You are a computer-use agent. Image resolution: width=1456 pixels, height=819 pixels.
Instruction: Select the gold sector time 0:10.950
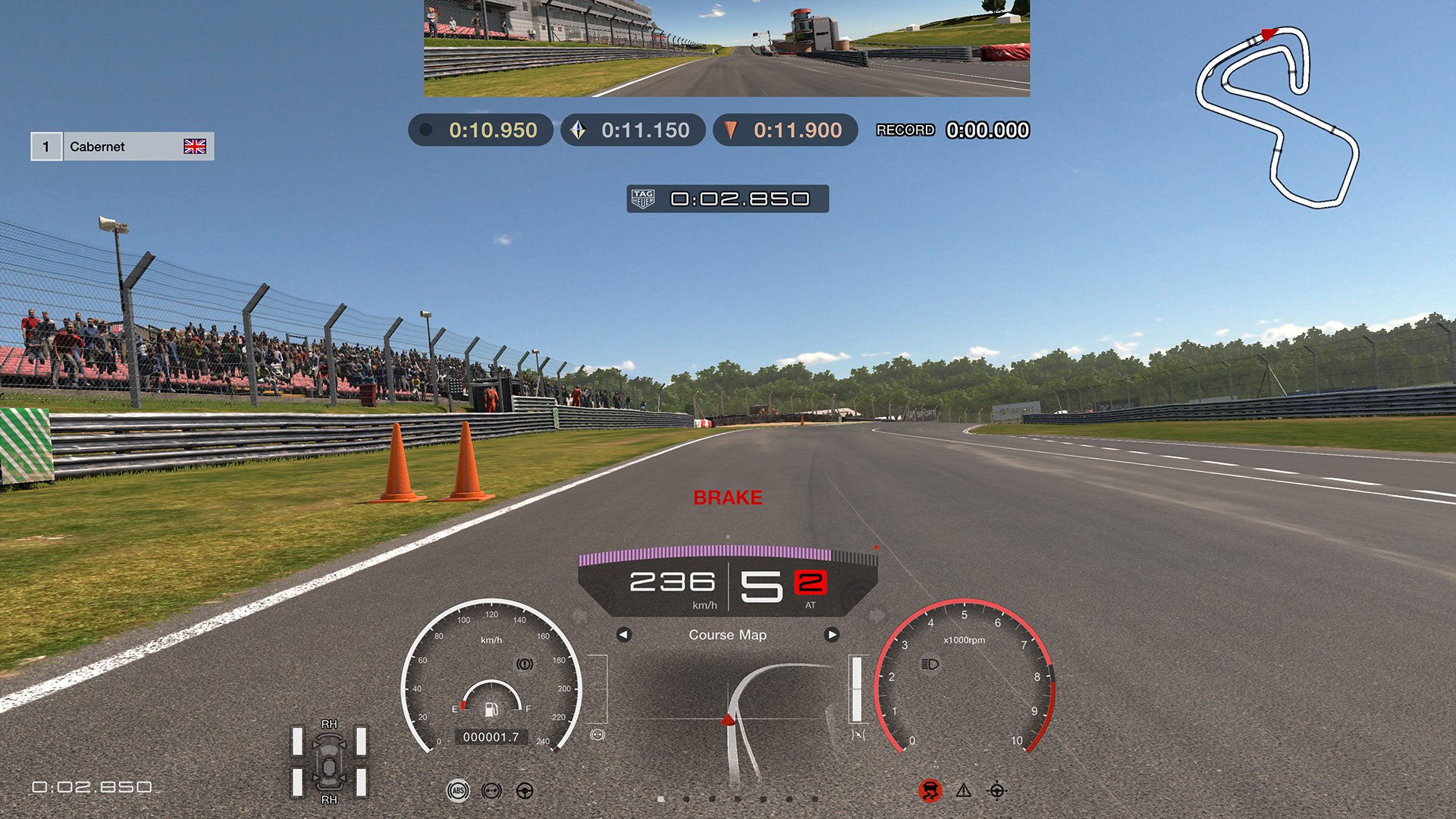(490, 130)
